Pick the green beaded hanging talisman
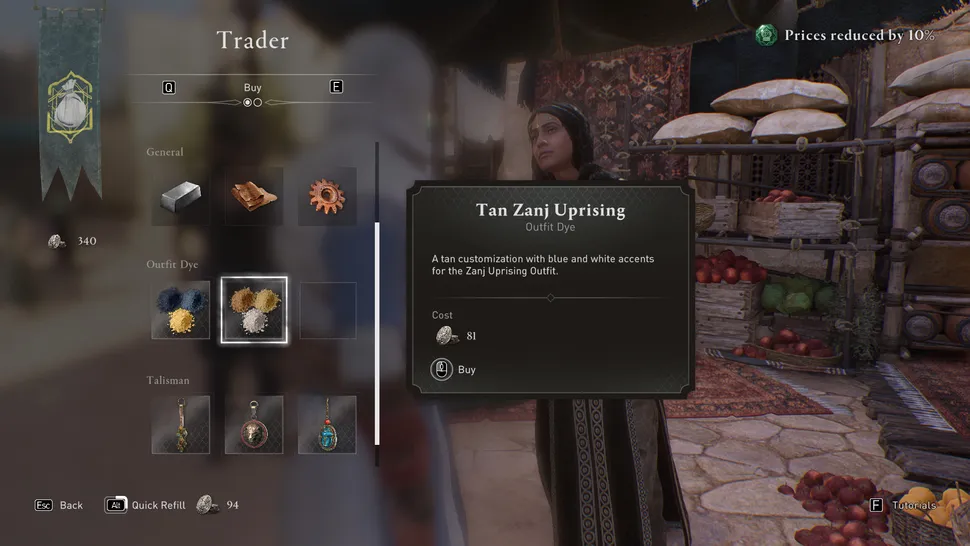The width and height of the screenshot is (970, 546). point(181,424)
